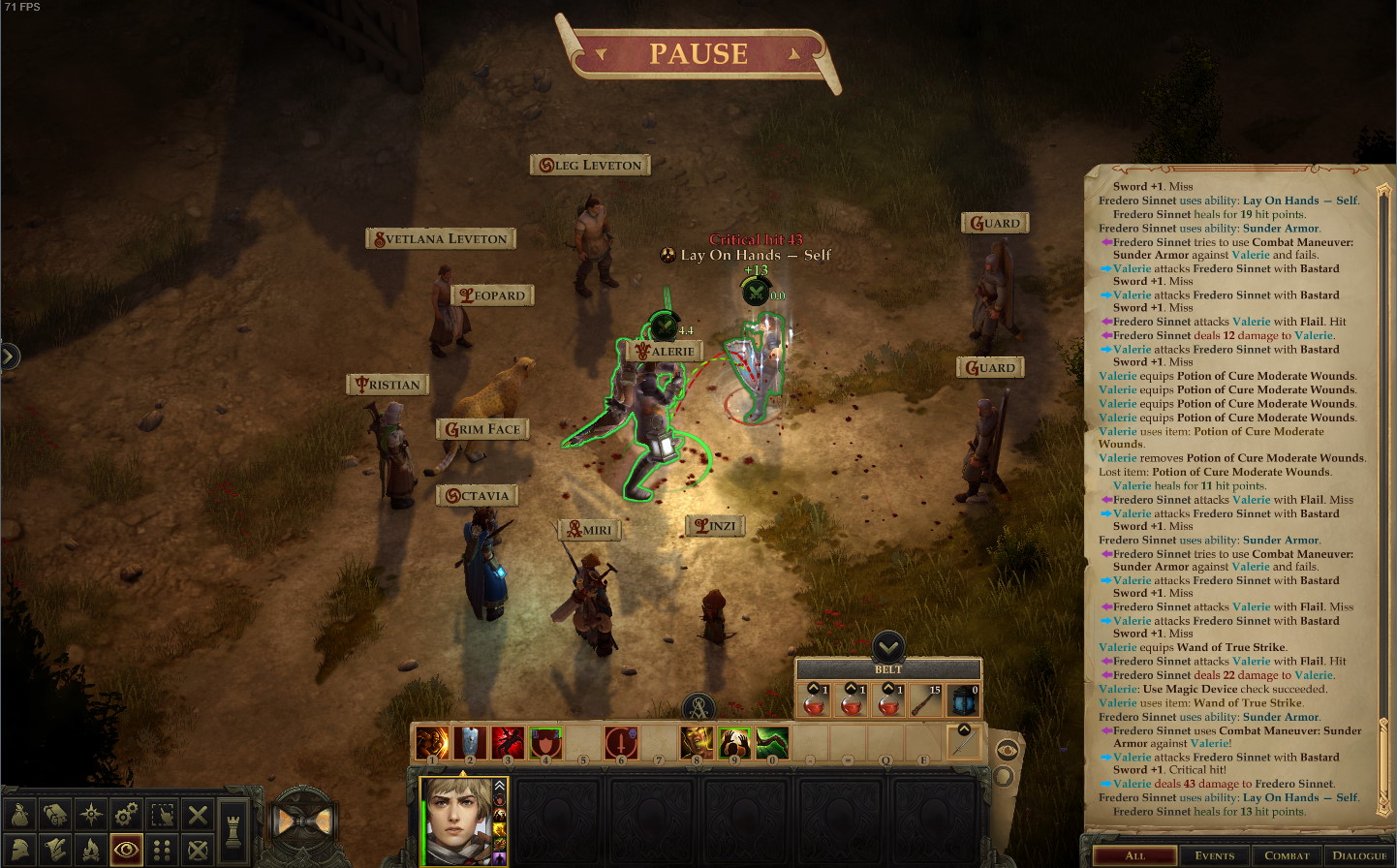The height and width of the screenshot is (868, 1397).
Task: Toggle the highlighted eye button
Action: click(x=126, y=850)
